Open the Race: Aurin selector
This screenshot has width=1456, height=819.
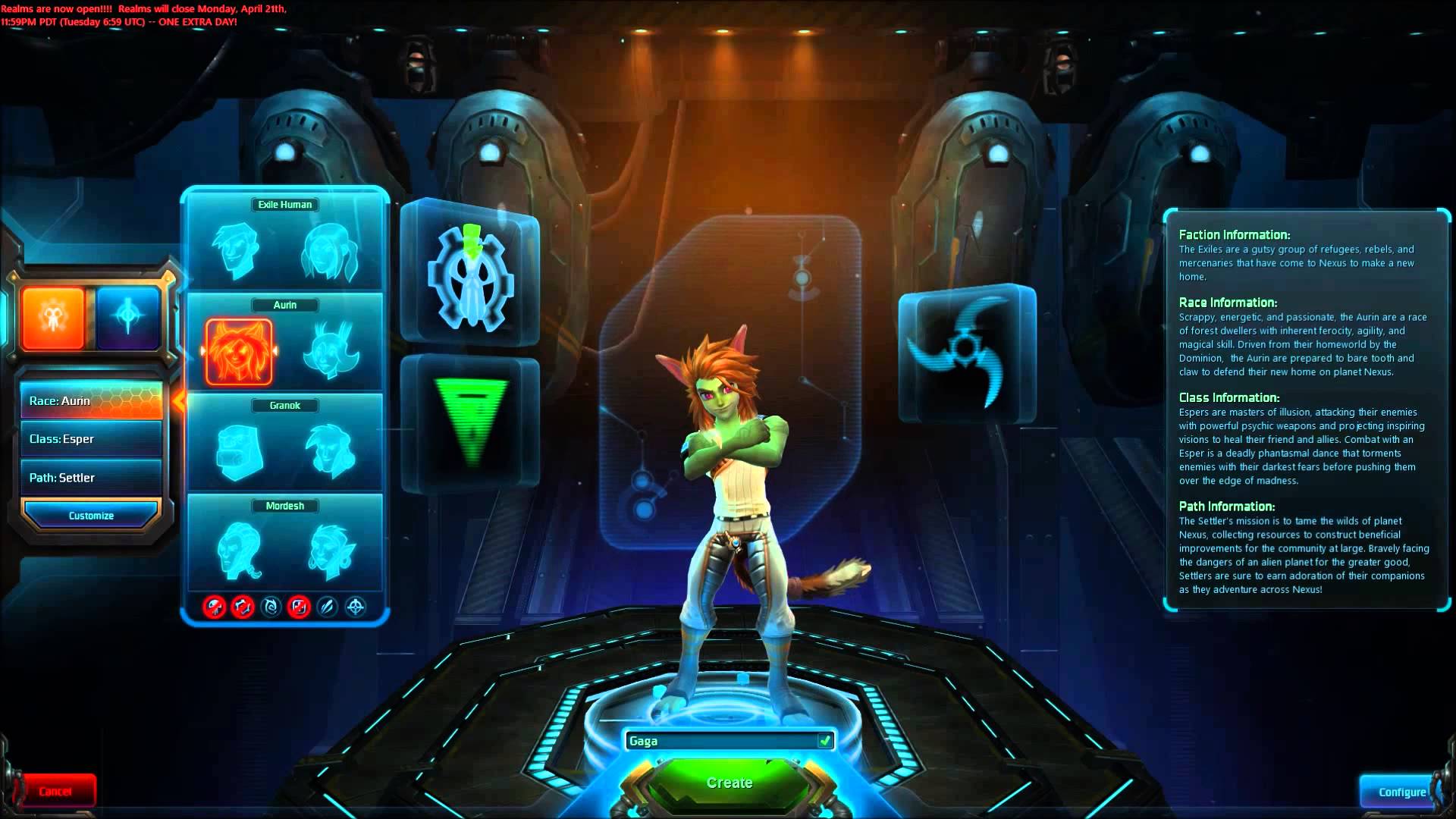[x=91, y=400]
